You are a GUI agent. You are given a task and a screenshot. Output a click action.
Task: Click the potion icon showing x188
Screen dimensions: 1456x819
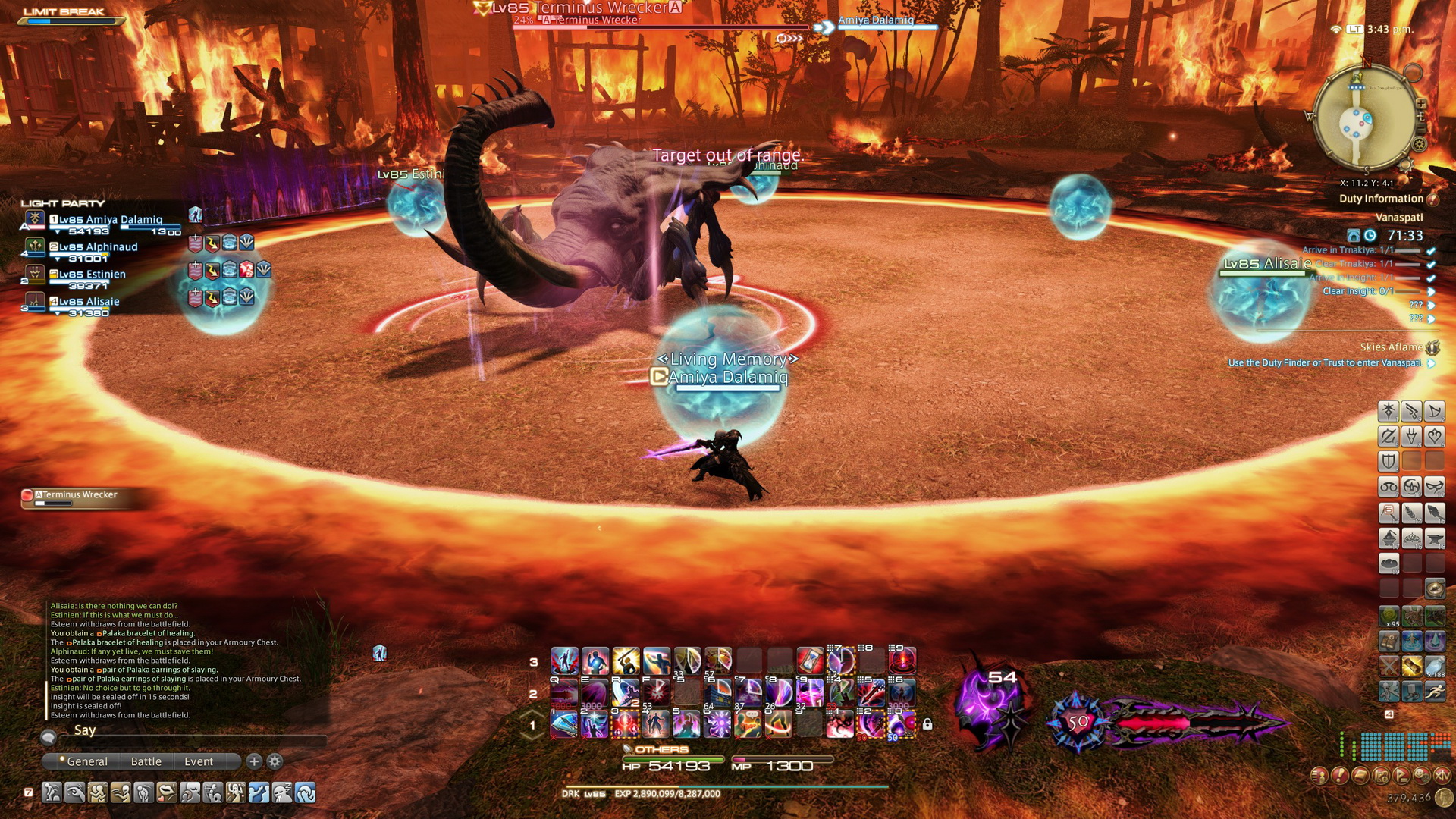[1434, 667]
